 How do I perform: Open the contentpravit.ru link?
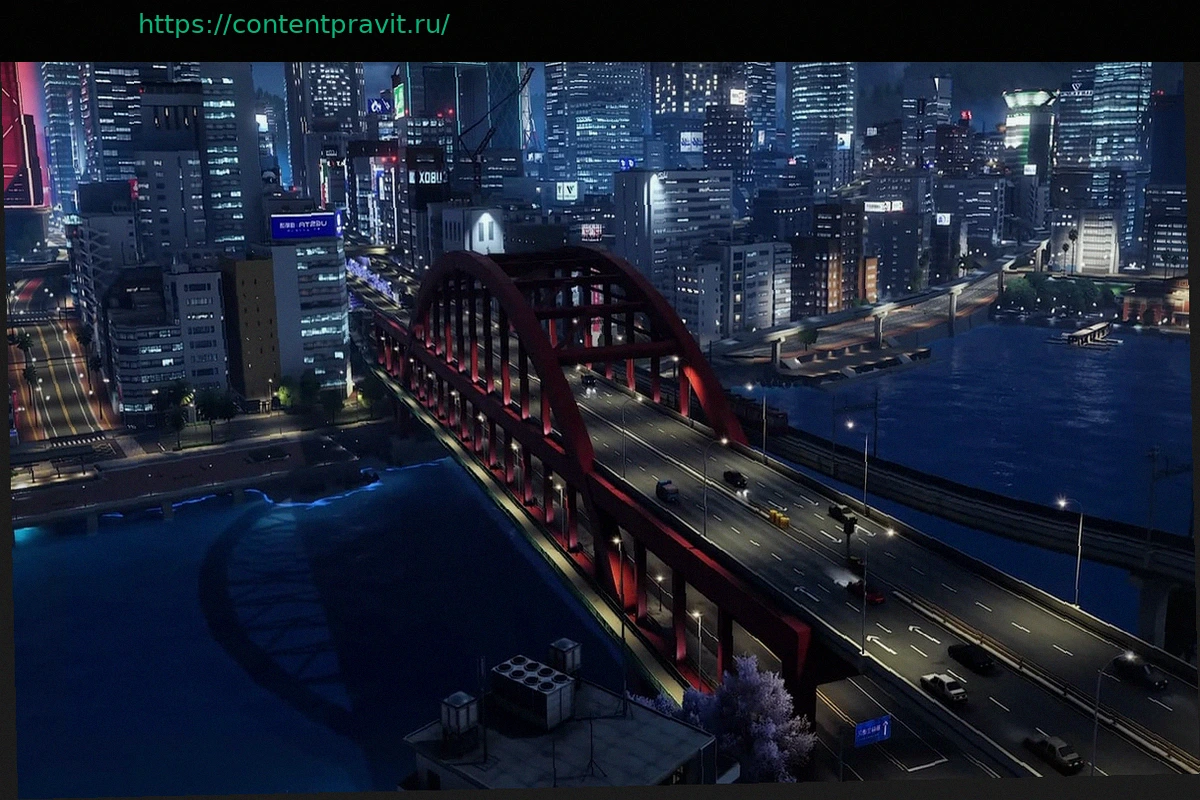(x=293, y=24)
